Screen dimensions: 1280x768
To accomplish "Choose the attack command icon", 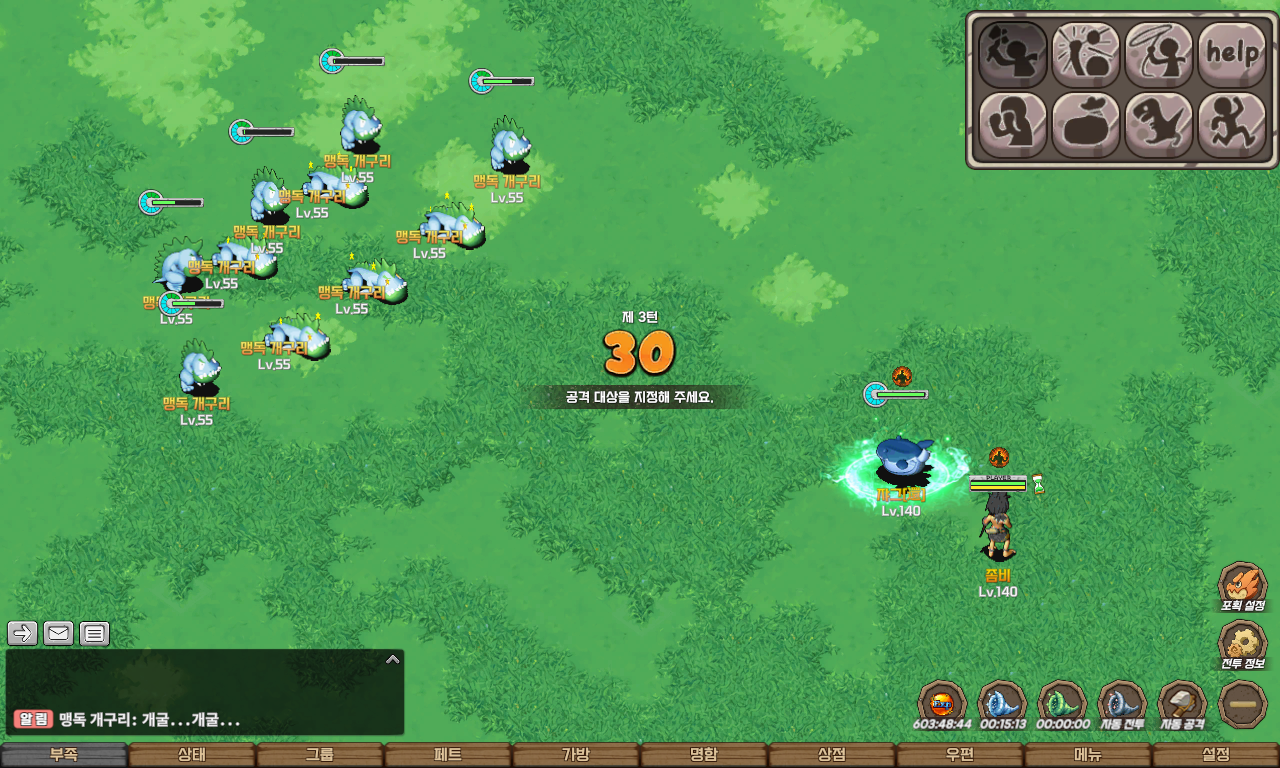I will coord(1012,53).
